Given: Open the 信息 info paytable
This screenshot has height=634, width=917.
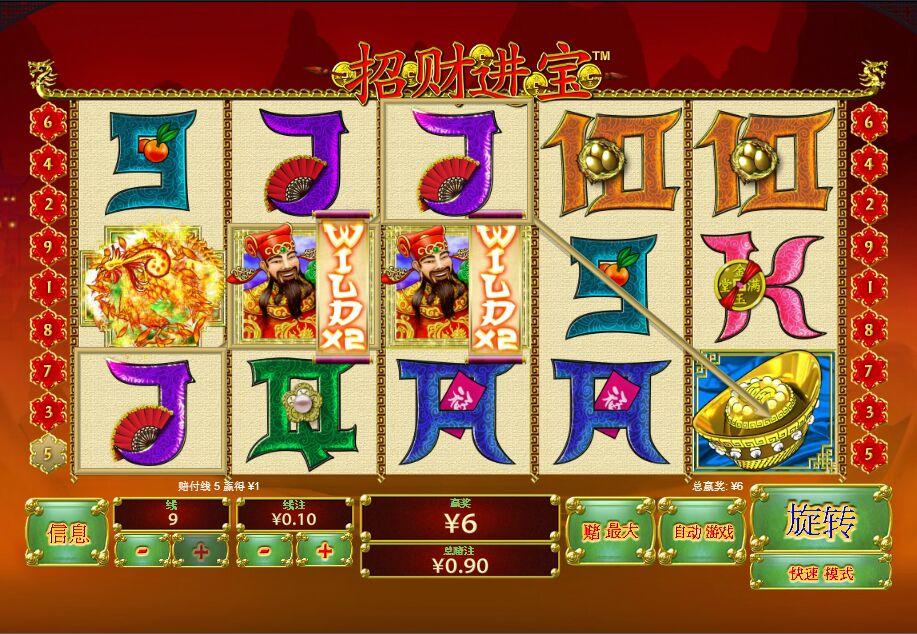Looking at the screenshot, I should (x=67, y=532).
